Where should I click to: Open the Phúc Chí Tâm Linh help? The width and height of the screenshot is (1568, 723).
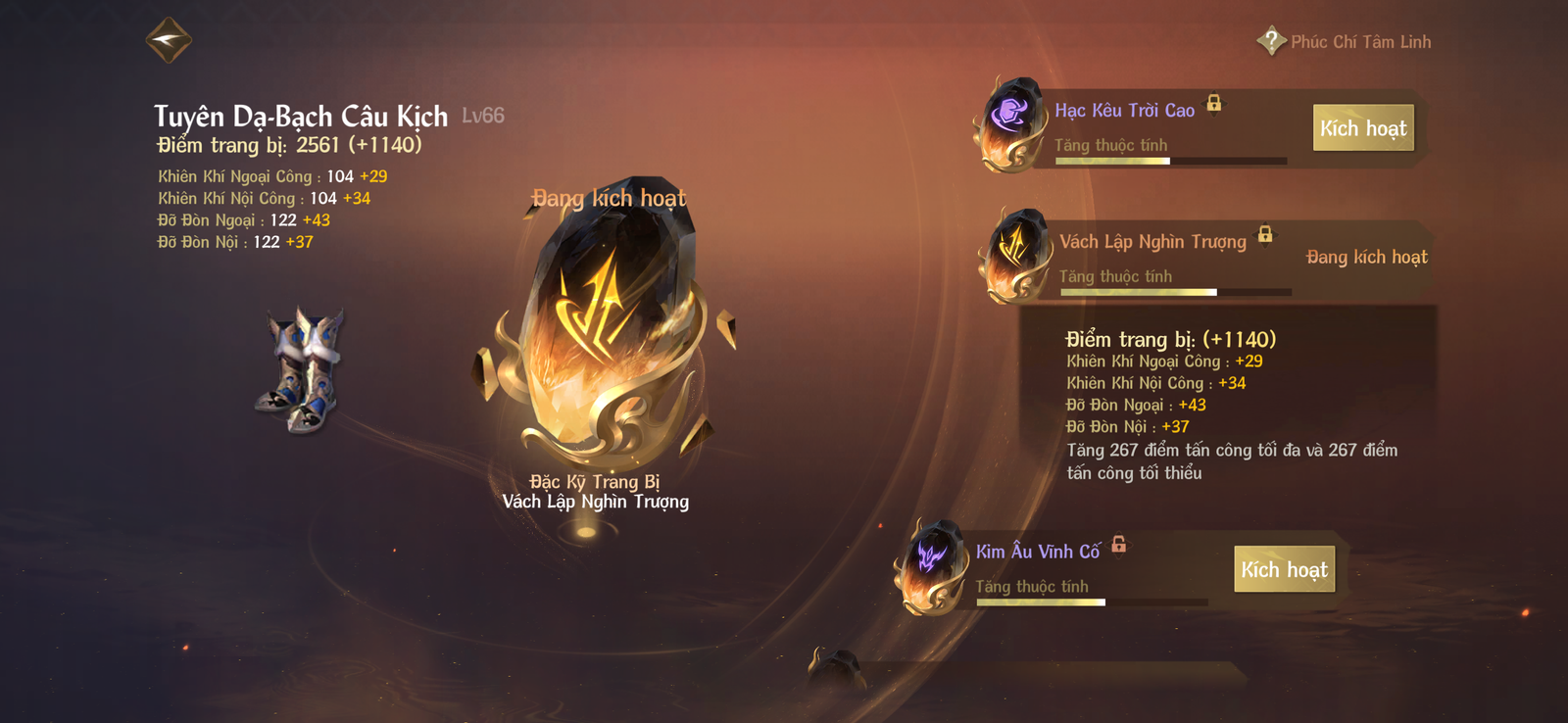click(1271, 41)
